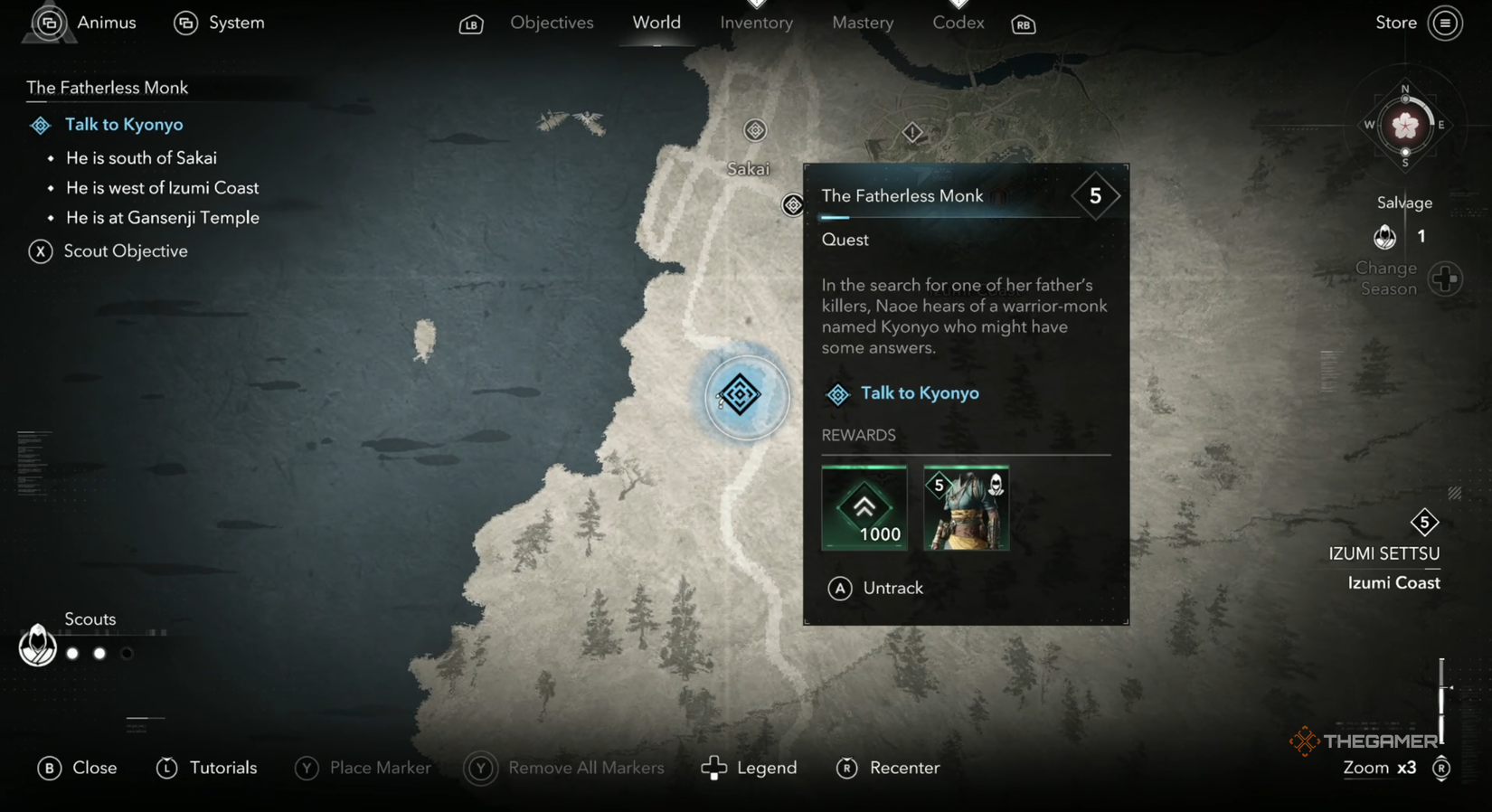
Task: Switch to the Inventory tab
Action: pos(756,23)
